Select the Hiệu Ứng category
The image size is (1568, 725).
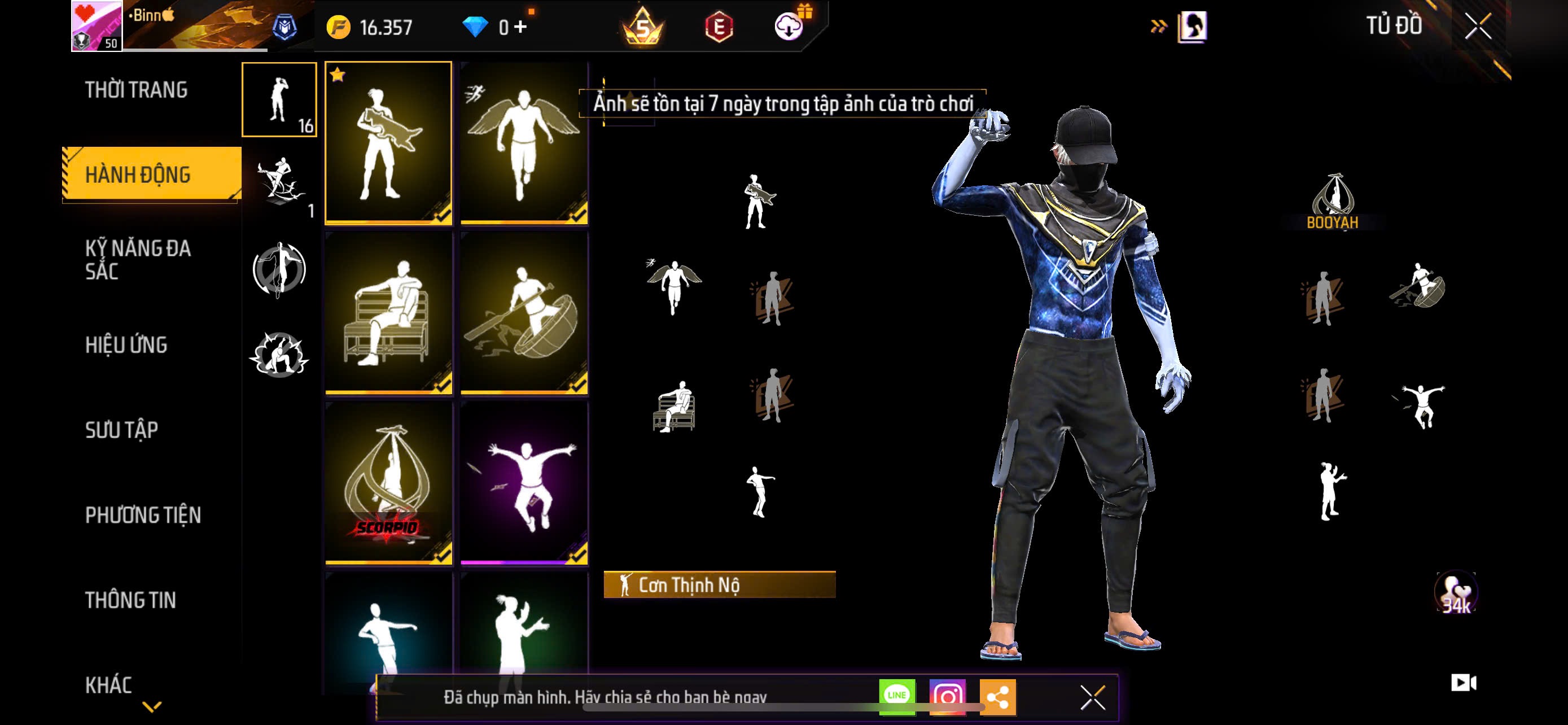click(x=126, y=345)
